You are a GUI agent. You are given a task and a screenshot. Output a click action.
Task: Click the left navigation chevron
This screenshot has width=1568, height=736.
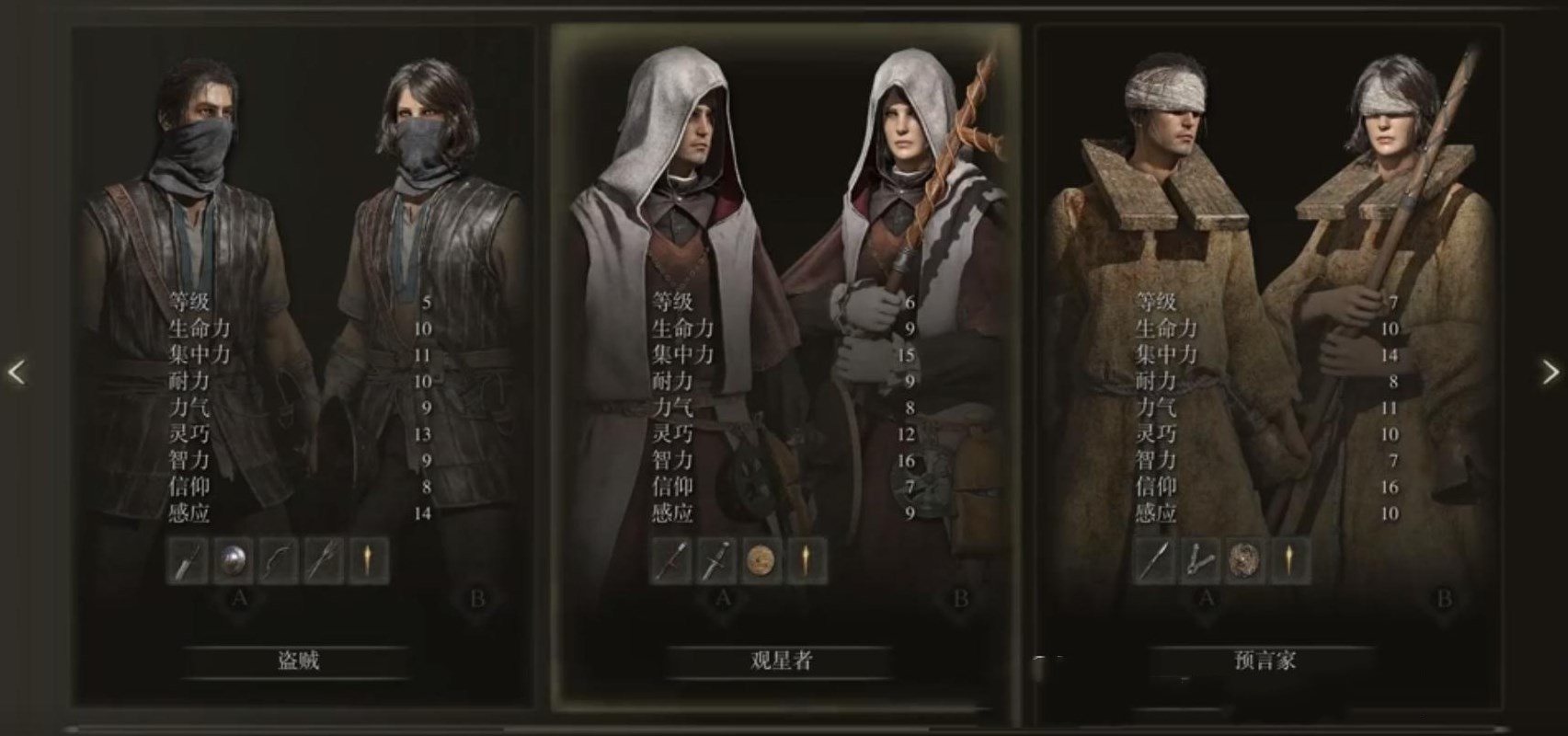click(16, 371)
